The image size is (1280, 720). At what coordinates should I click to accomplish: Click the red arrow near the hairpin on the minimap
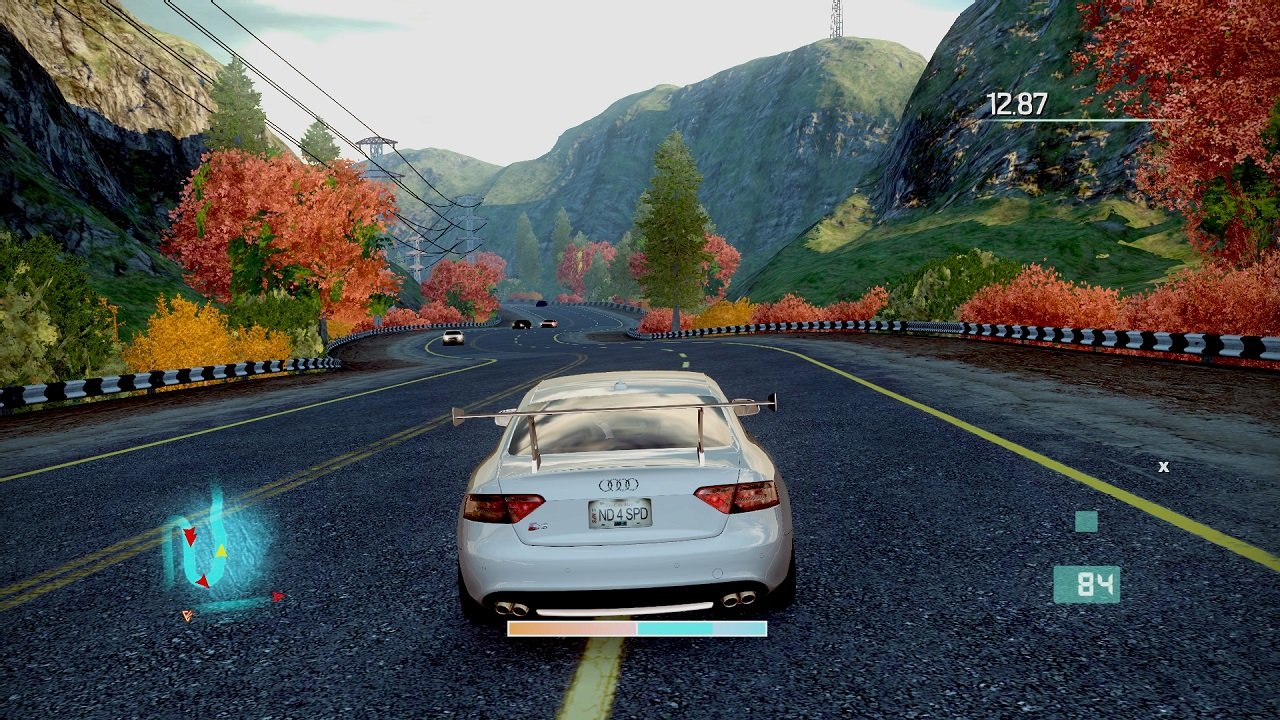(190, 536)
